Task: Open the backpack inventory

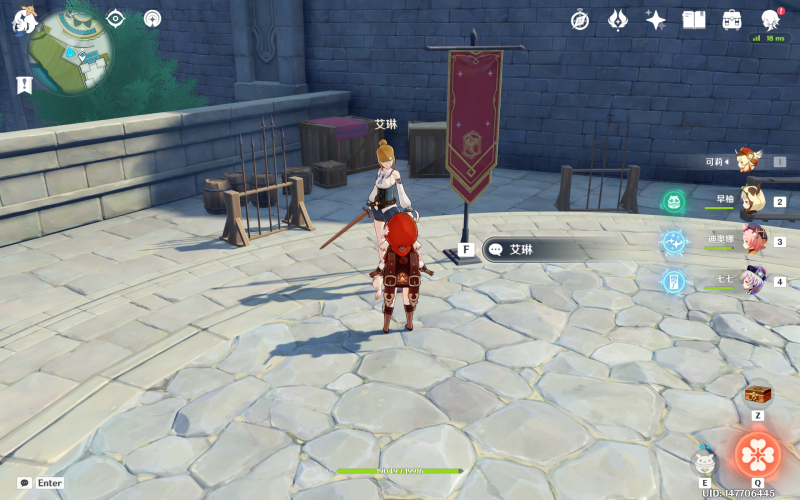Action: coord(732,20)
